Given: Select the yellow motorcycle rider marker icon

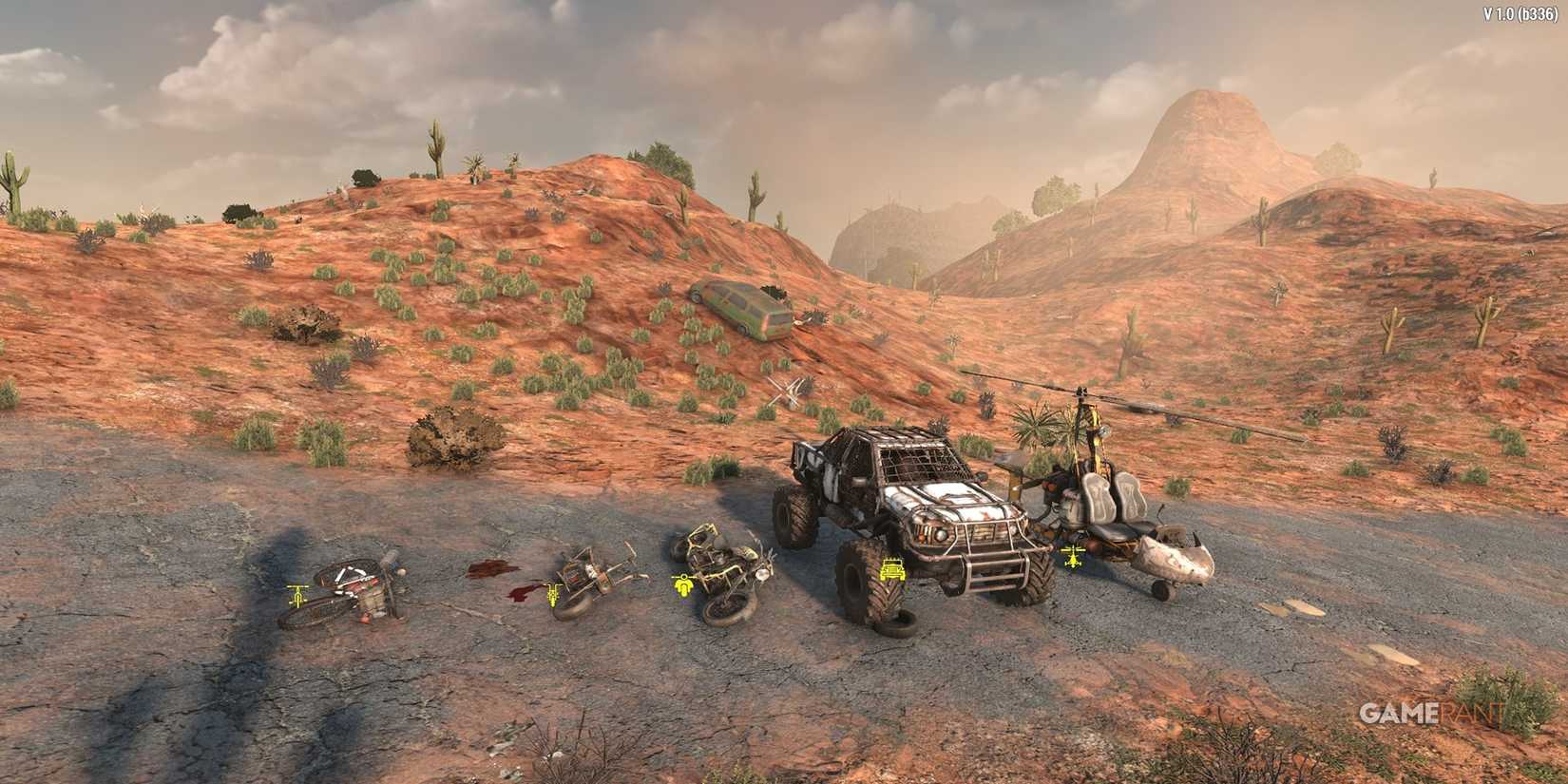Looking at the screenshot, I should [685, 587].
